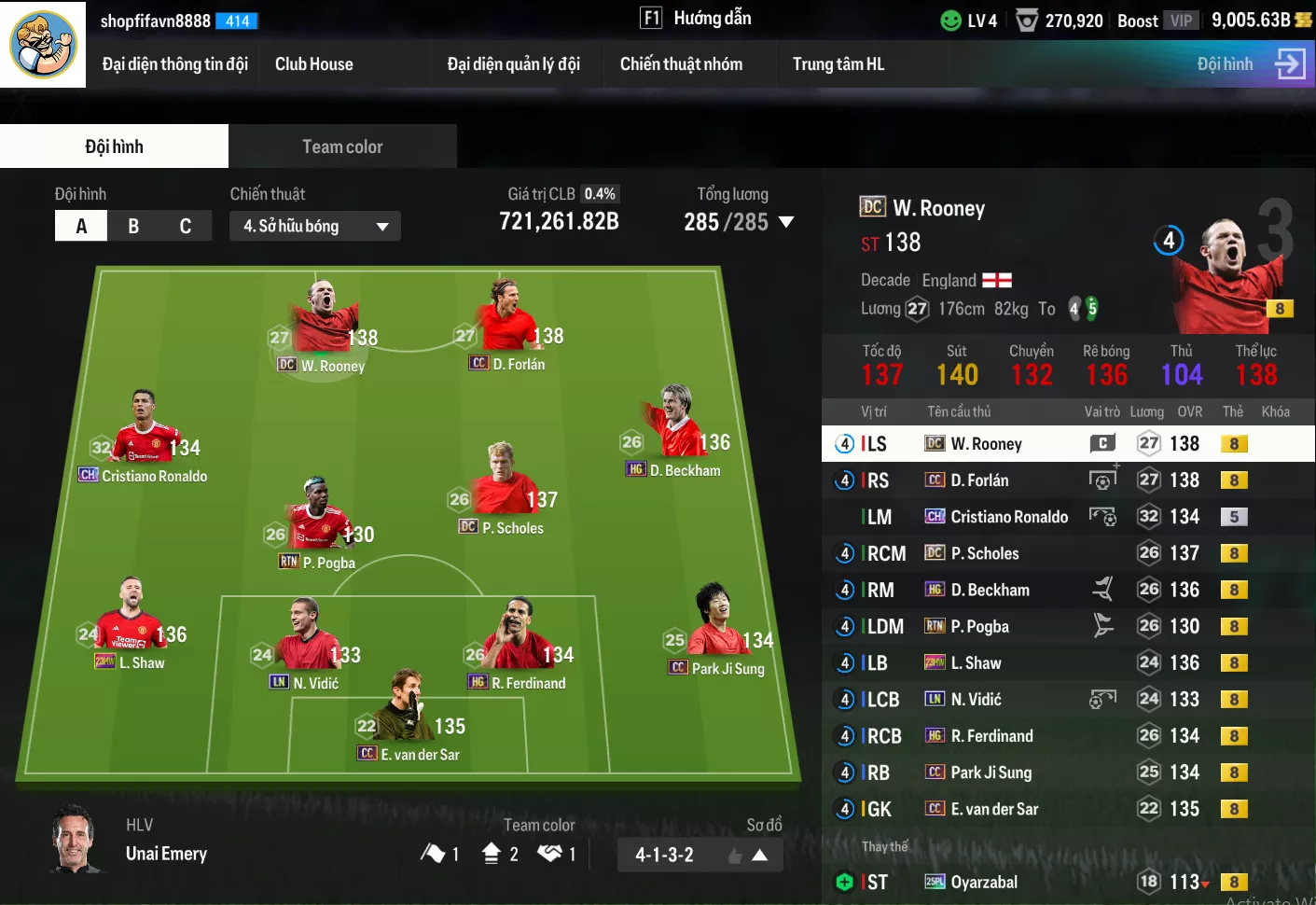The image size is (1316, 905).
Task: Open the Chiến thuật tactics dropdown
Action: coord(314,226)
